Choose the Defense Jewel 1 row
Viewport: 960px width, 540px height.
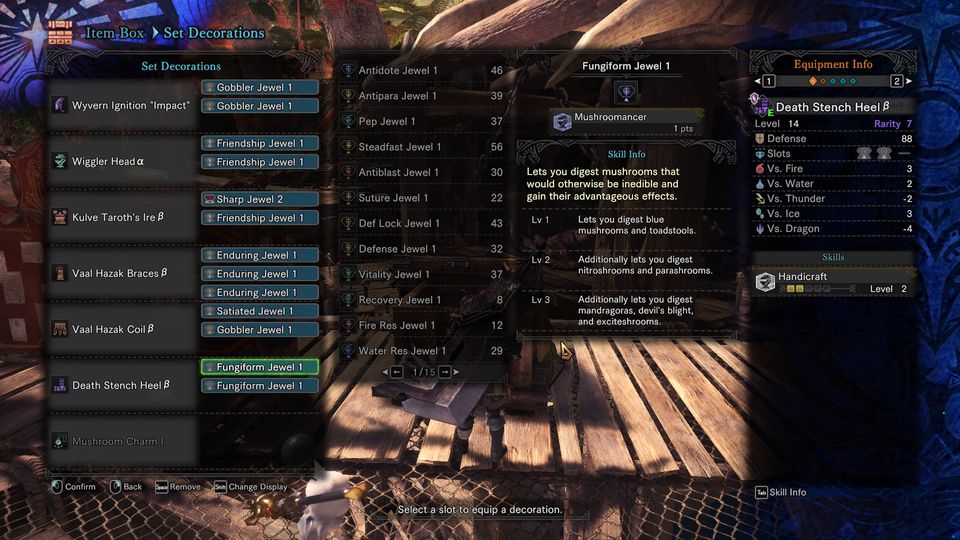coord(422,249)
